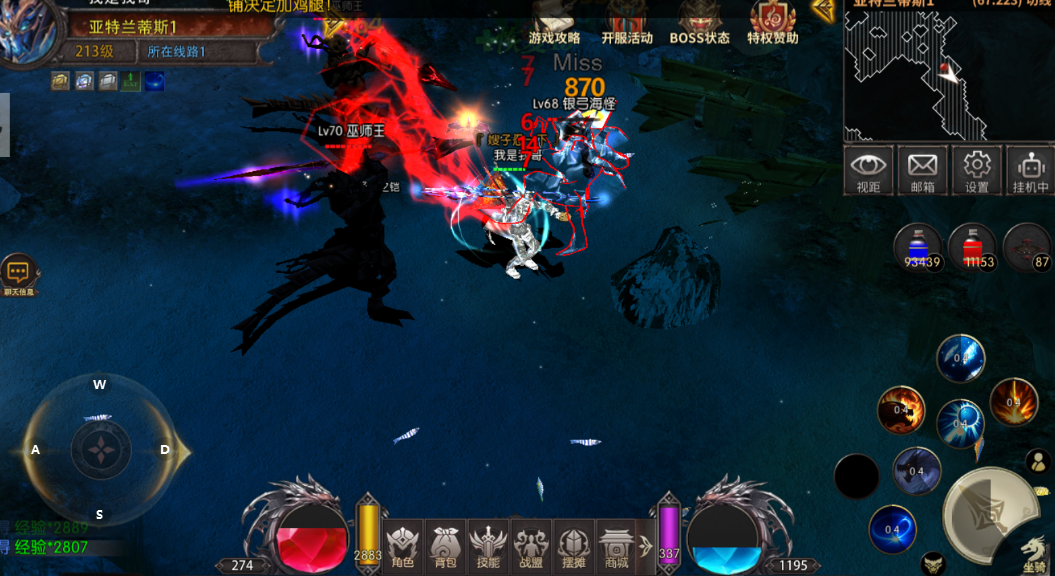Open 特权赞助 privilege sponsorship
1055x576 pixels.
coord(773,24)
